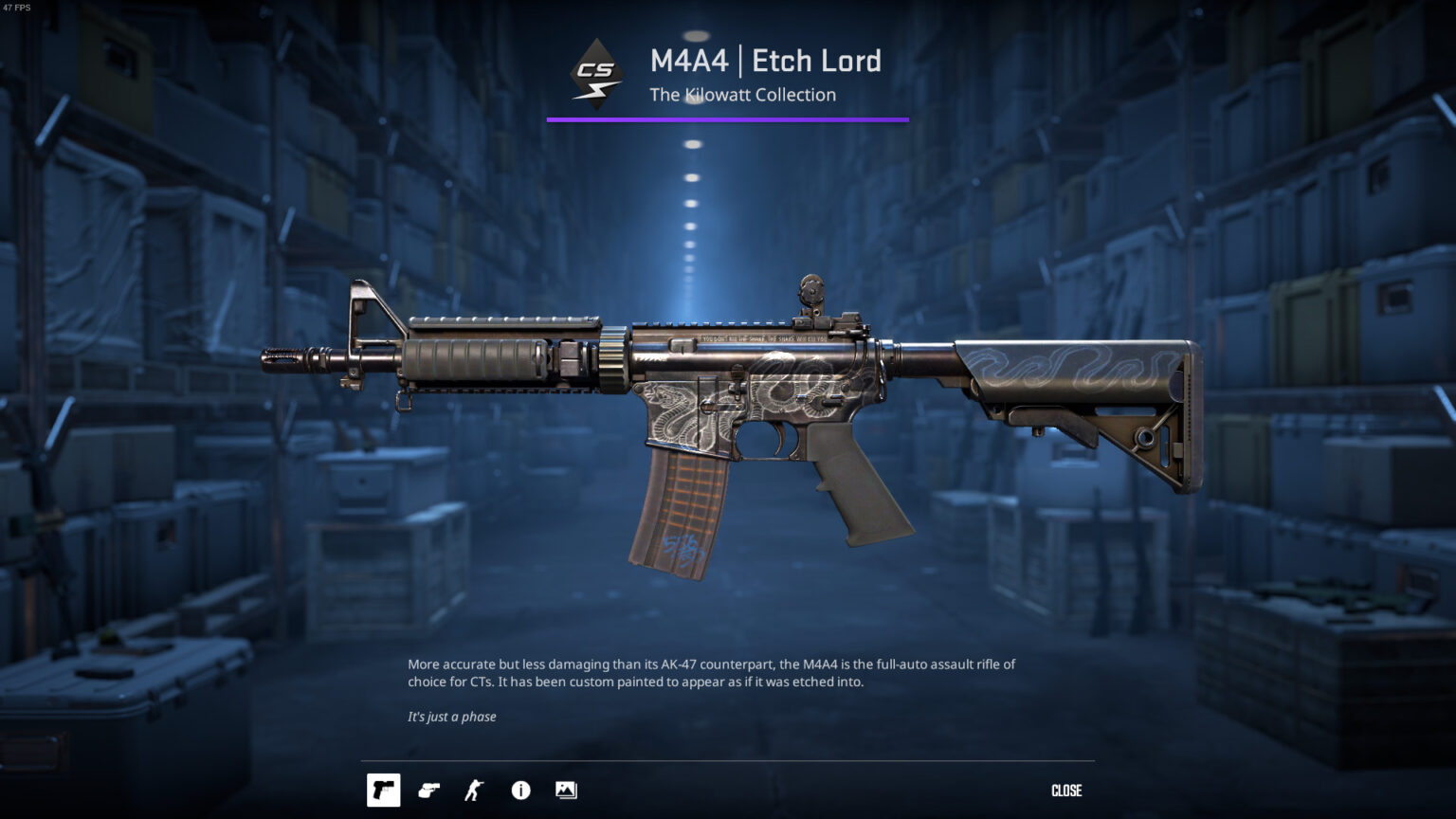
Task: Click the flavor text It's just a phase
Action: (451, 717)
